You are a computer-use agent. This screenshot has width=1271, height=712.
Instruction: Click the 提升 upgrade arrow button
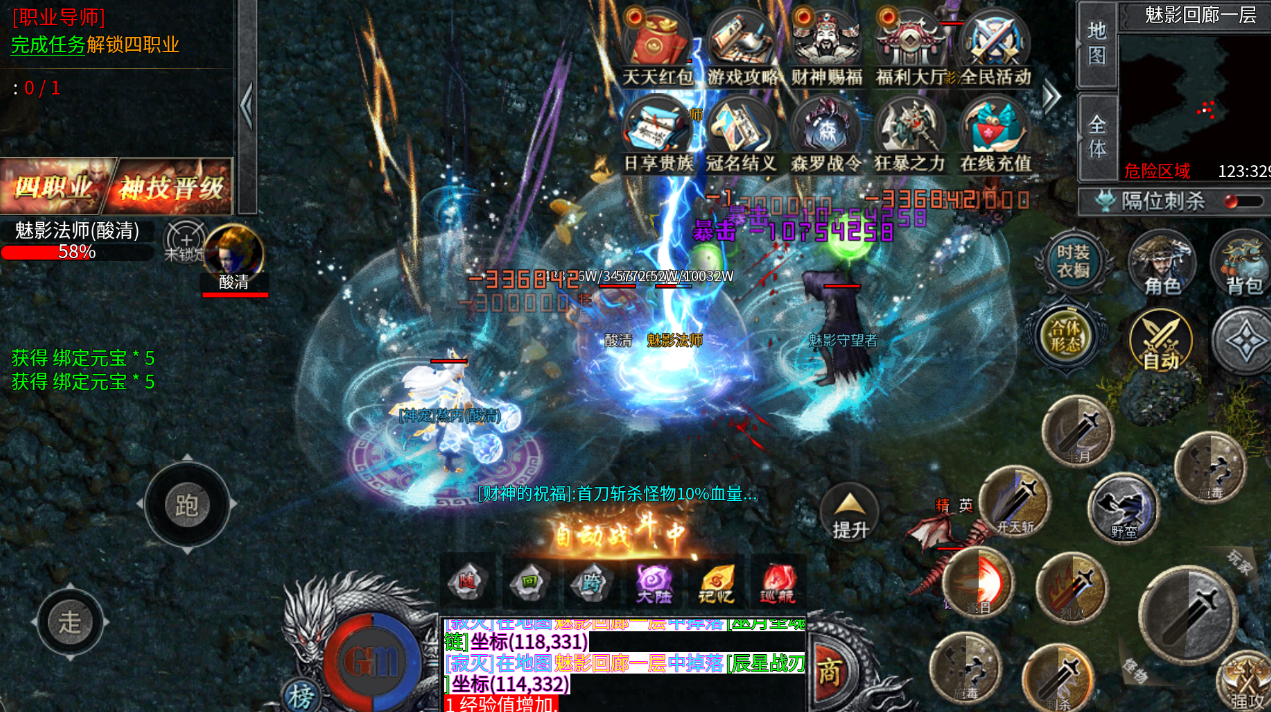(x=850, y=513)
